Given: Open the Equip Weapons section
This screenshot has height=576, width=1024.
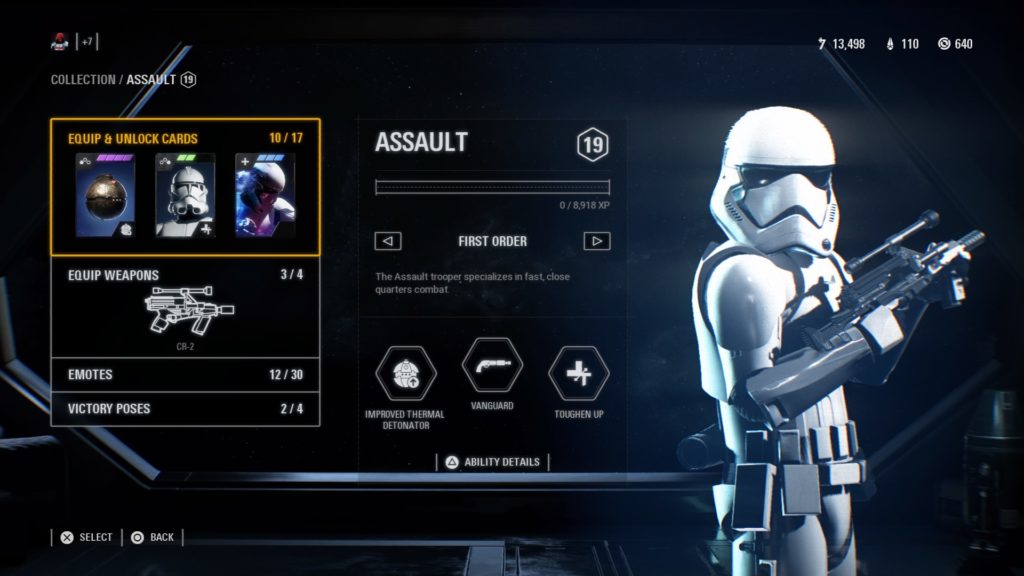Looking at the screenshot, I should (x=185, y=307).
